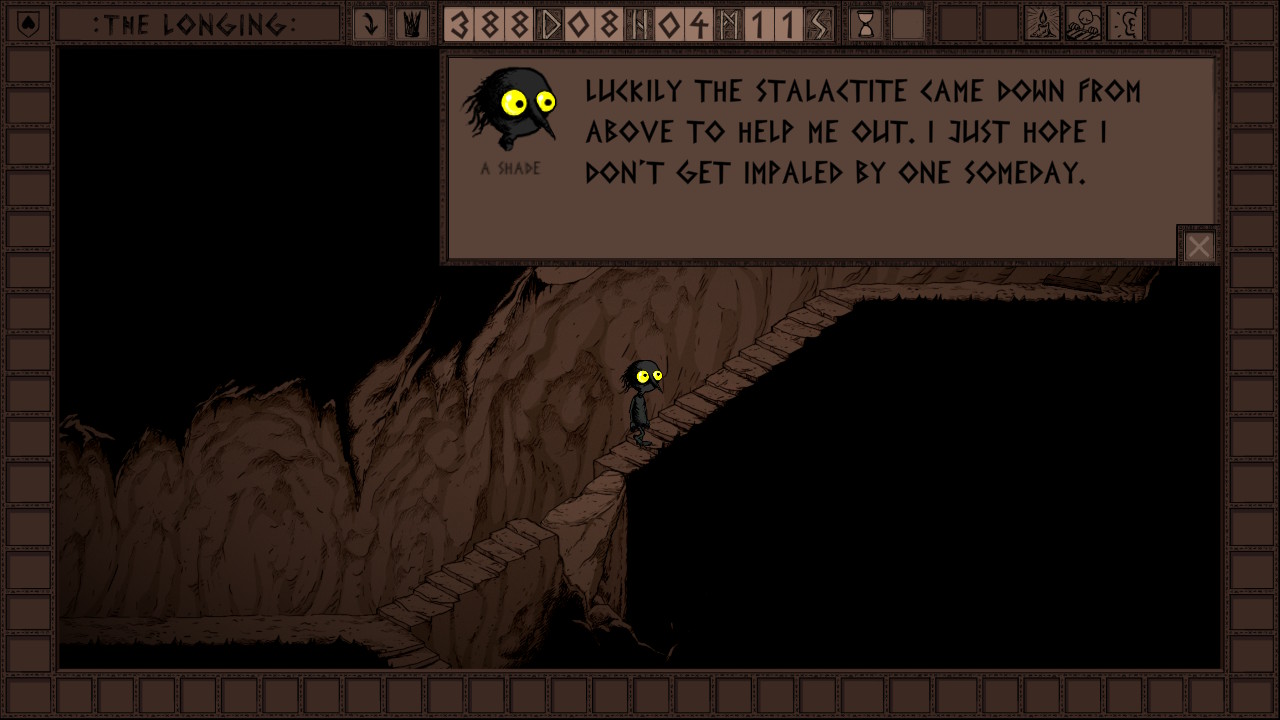Click the hourglass wait icon
Image resolution: width=1280 pixels, height=720 pixels.
click(x=866, y=24)
